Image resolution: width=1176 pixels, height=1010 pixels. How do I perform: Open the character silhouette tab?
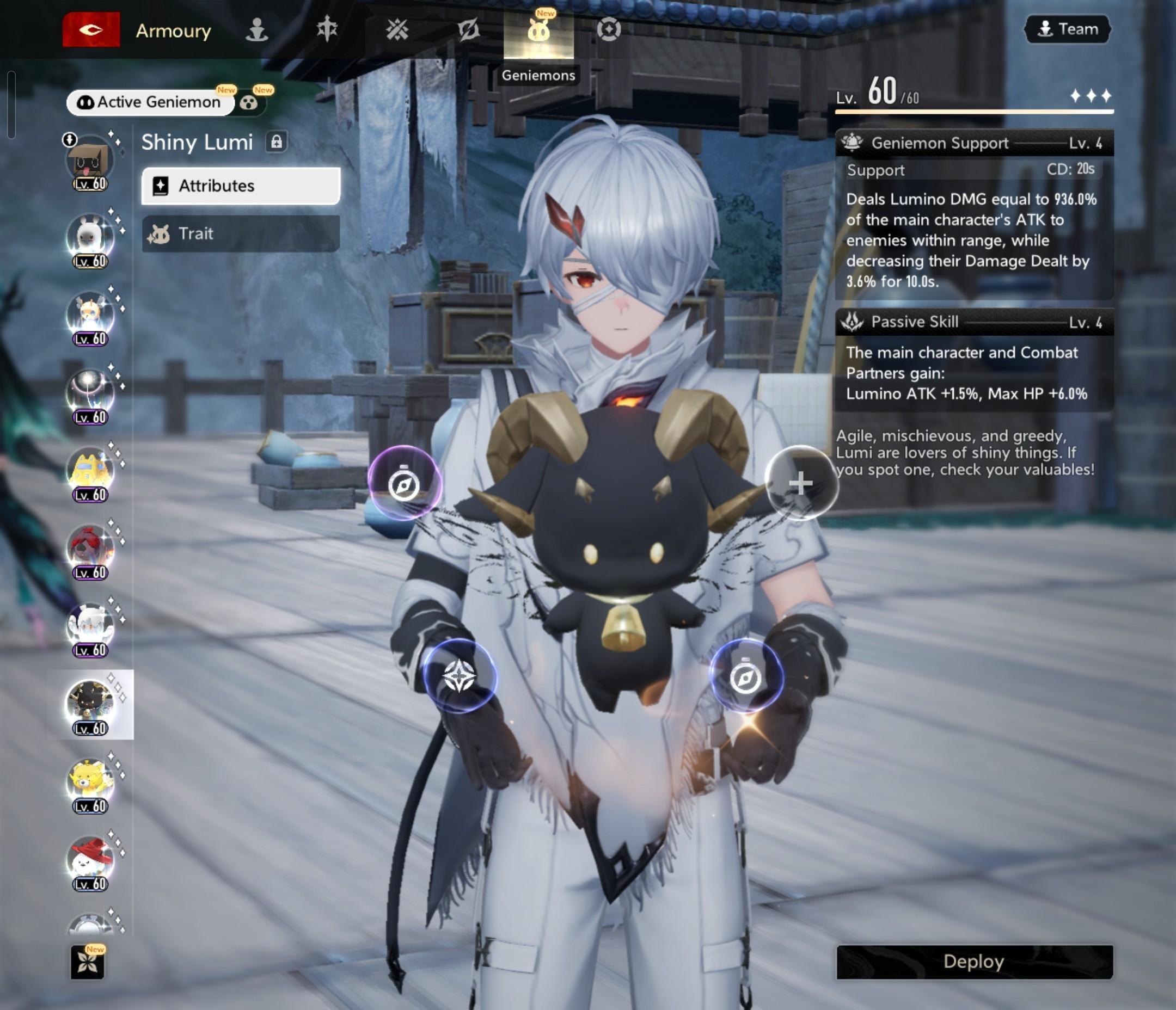pyautogui.click(x=256, y=29)
